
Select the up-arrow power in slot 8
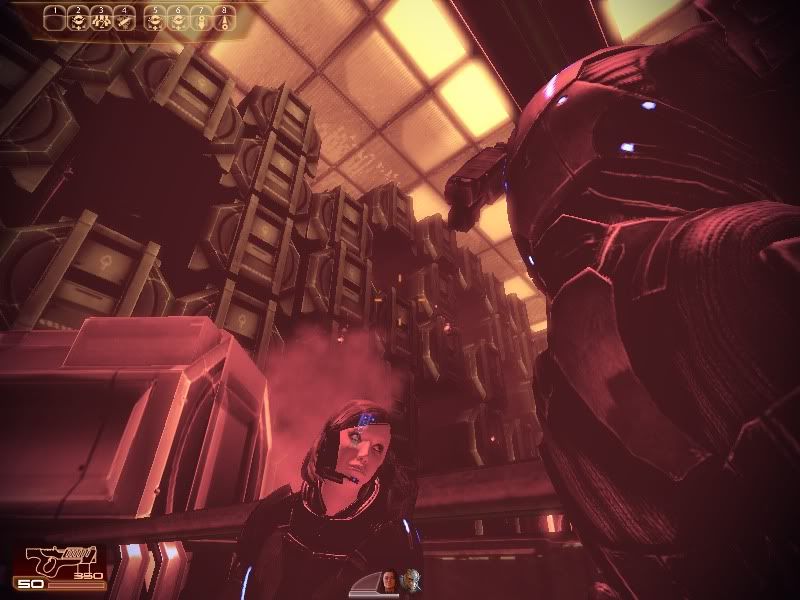222,19
